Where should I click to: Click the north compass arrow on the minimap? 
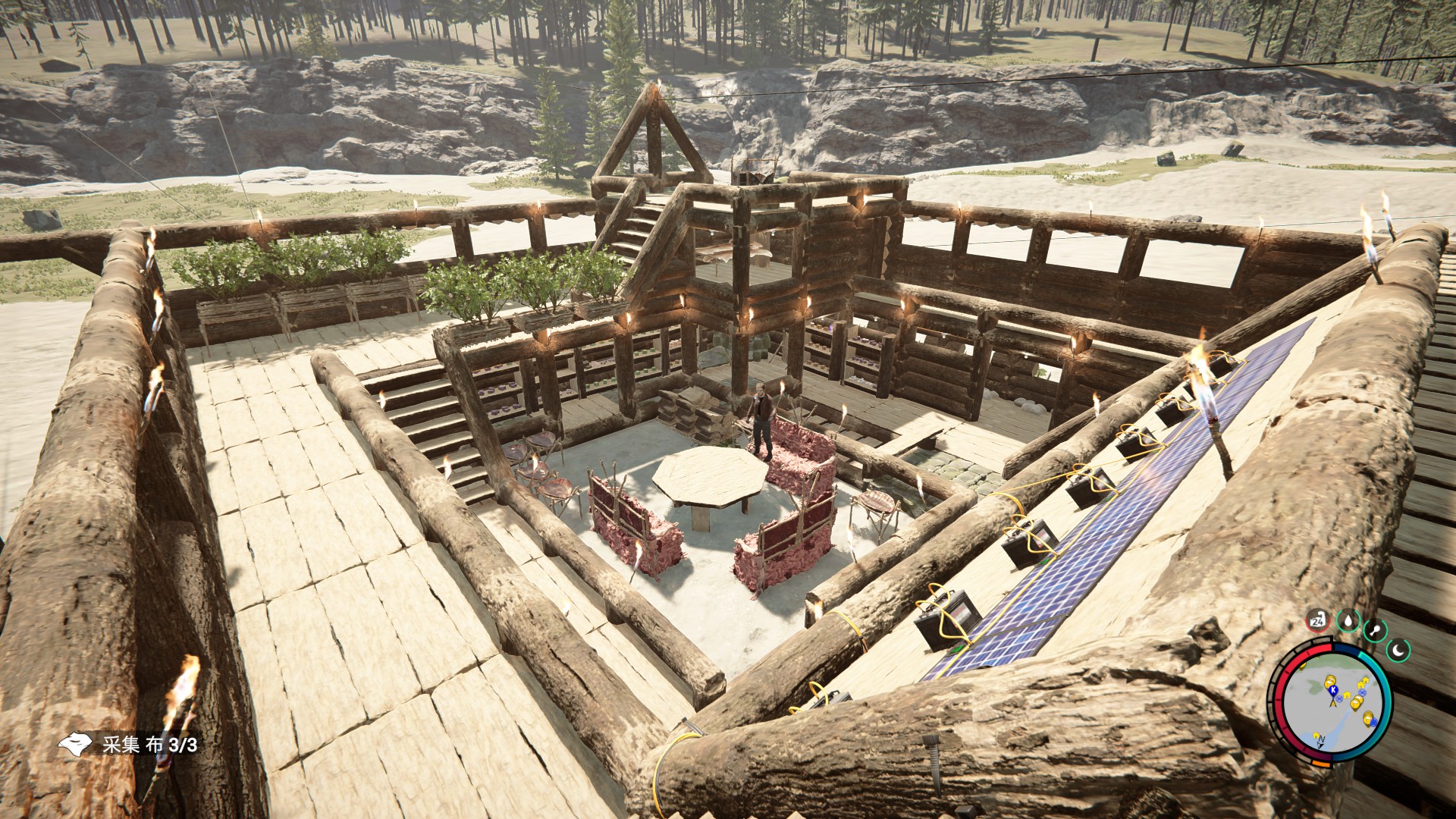1321,740
